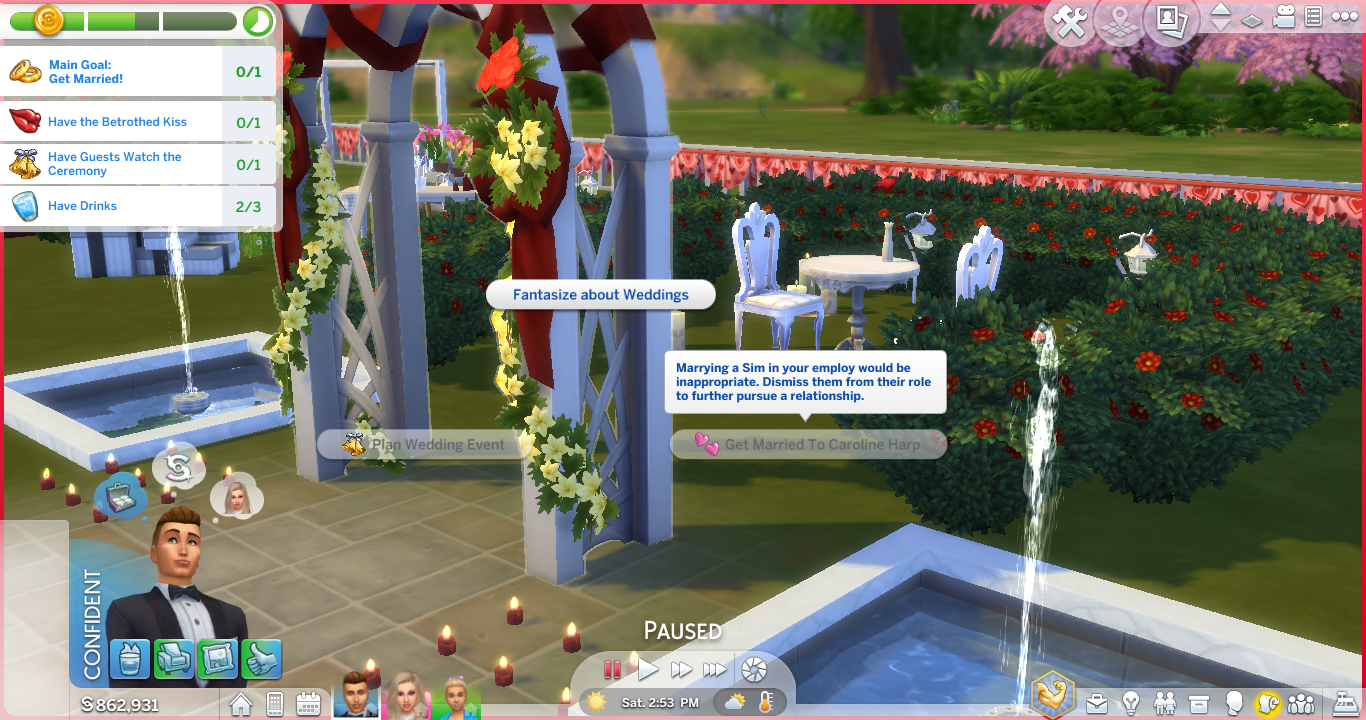The image size is (1366, 720).
Task: Open the Relationships panel icon
Action: (x=1166, y=702)
